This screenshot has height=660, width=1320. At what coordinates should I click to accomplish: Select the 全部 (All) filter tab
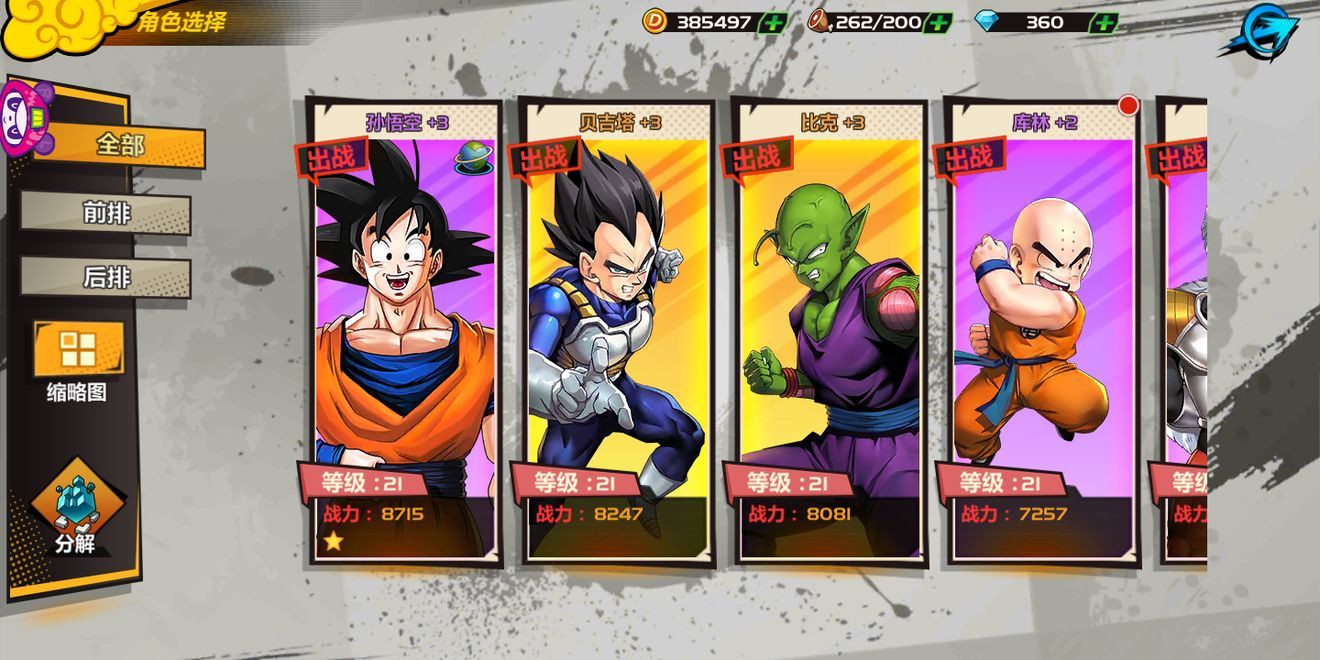(x=120, y=146)
